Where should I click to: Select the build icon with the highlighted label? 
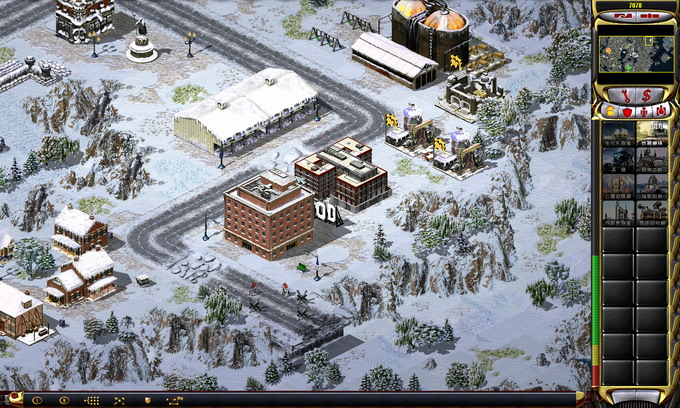pos(652,134)
